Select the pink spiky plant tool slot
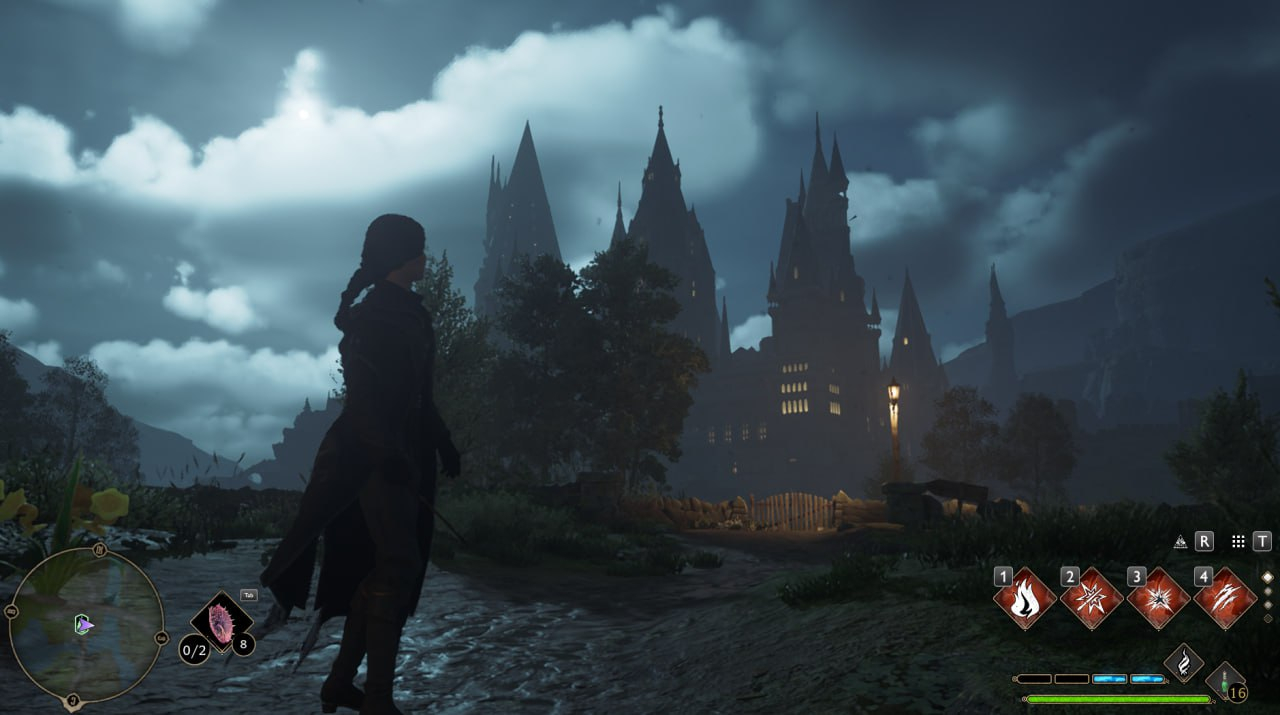The image size is (1280, 715). pos(221,620)
